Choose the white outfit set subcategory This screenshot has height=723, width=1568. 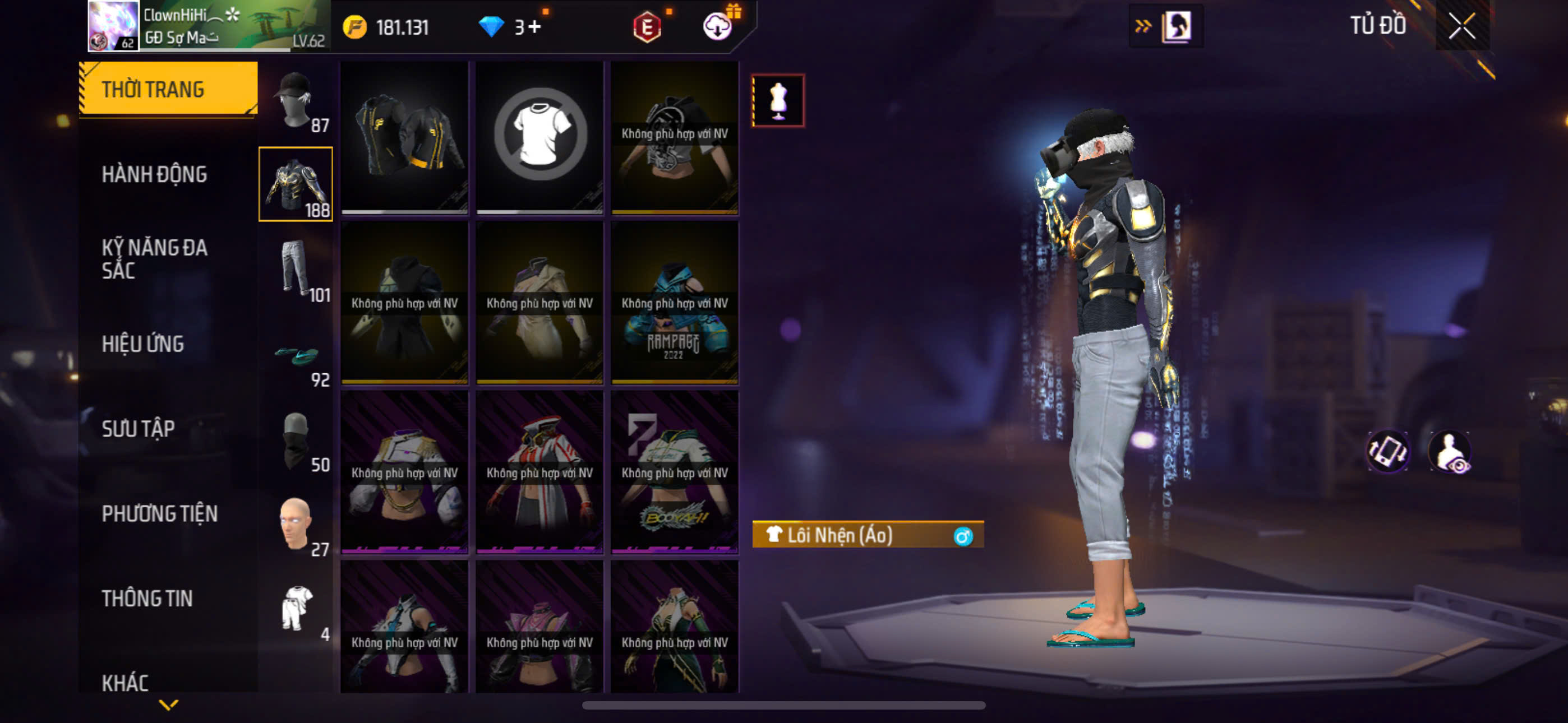[296, 609]
